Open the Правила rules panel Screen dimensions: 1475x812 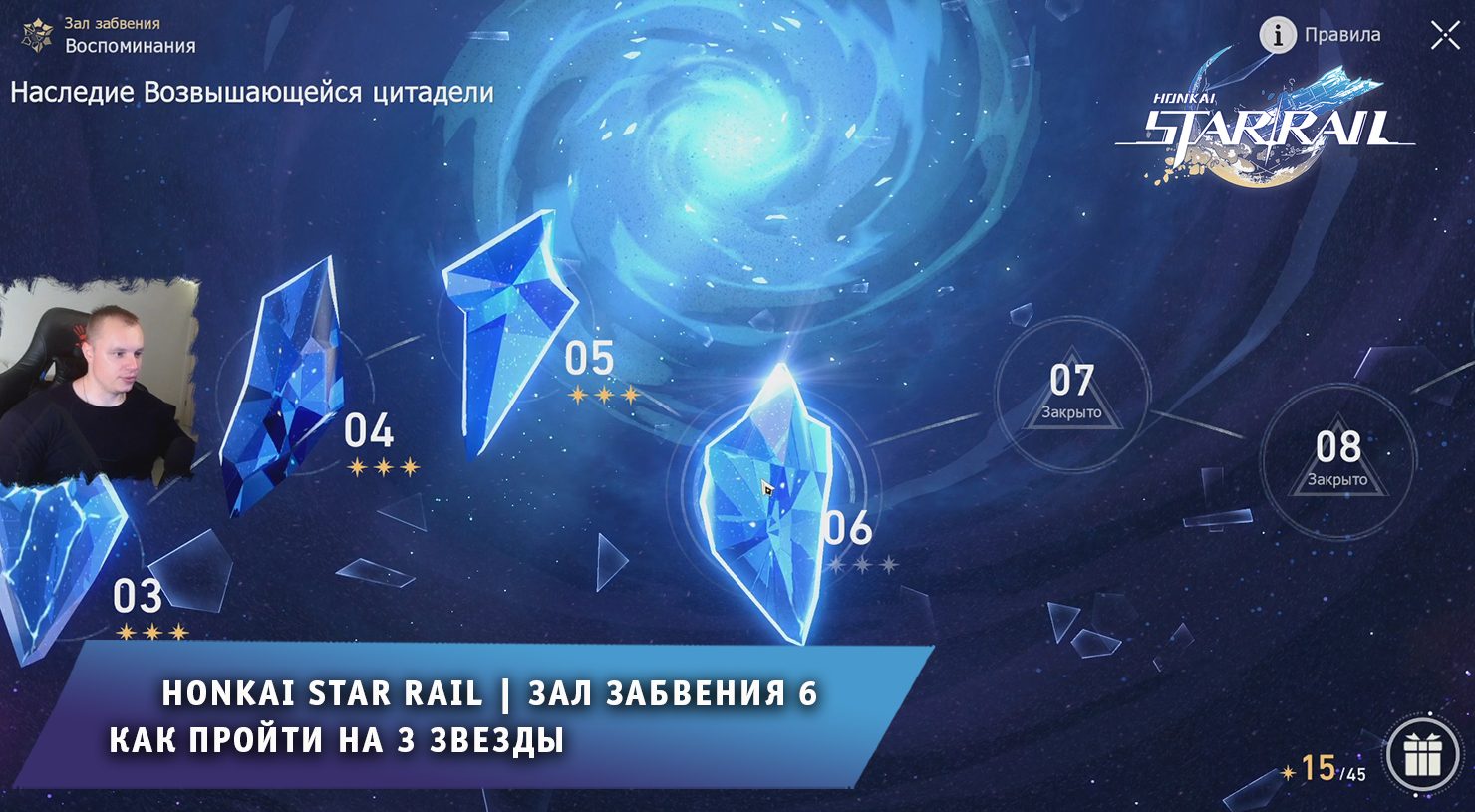[x=1341, y=34]
